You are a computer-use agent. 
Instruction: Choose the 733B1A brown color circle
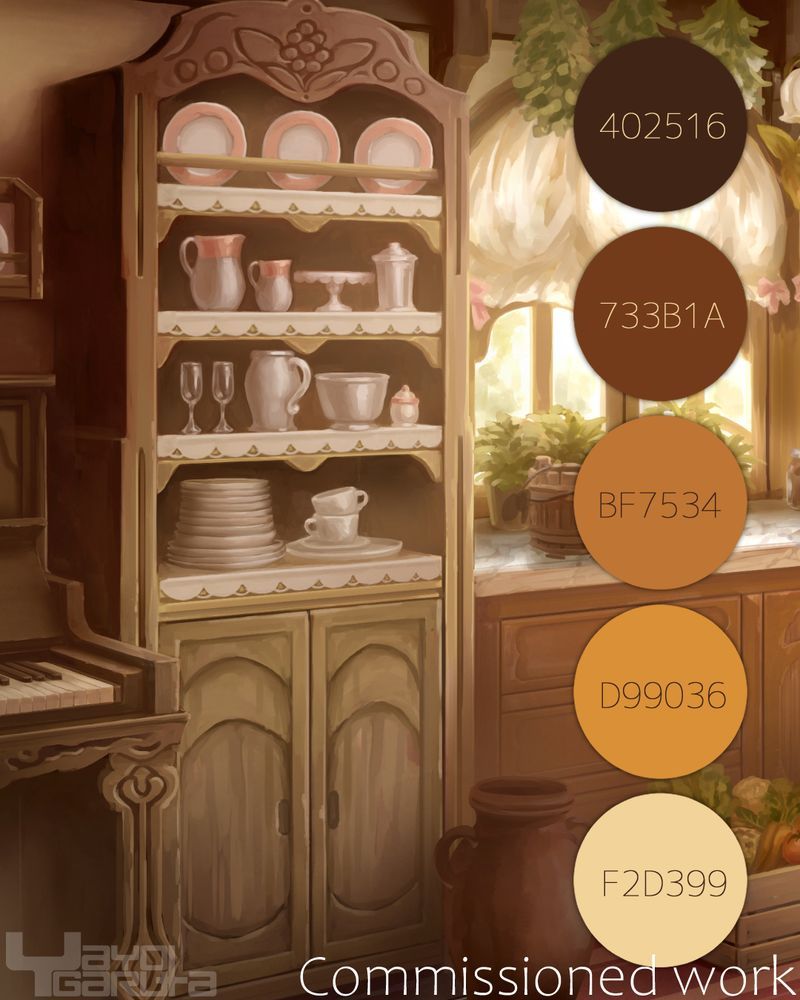(660, 313)
